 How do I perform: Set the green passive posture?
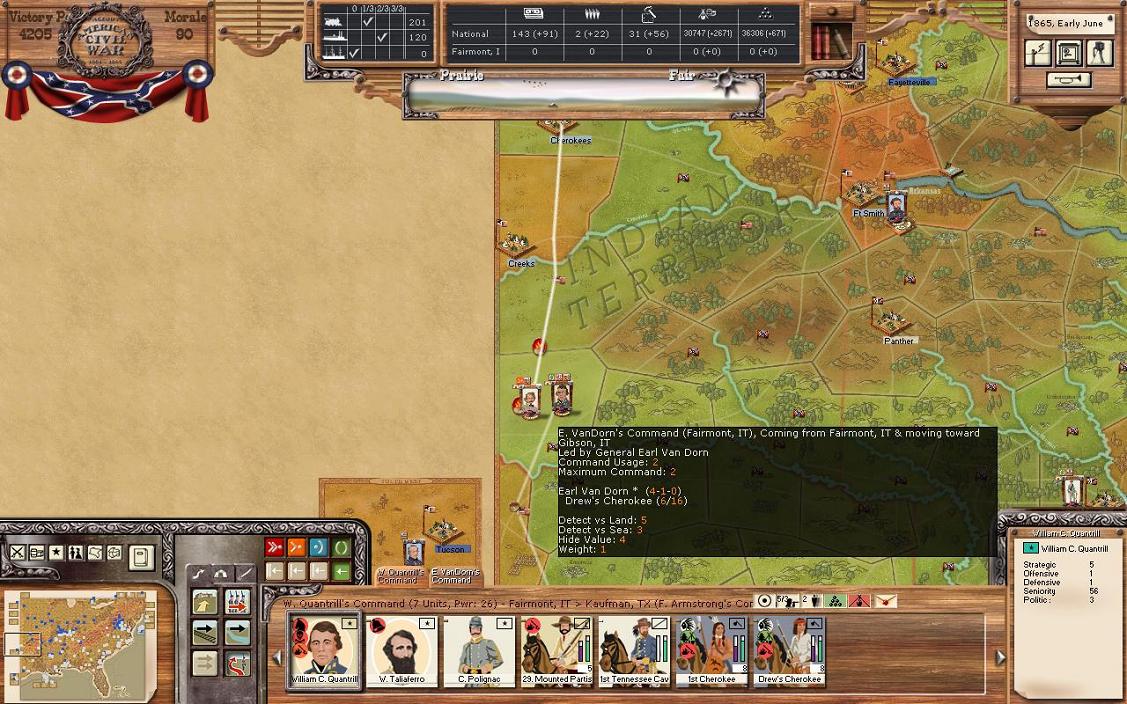pyautogui.click(x=342, y=547)
